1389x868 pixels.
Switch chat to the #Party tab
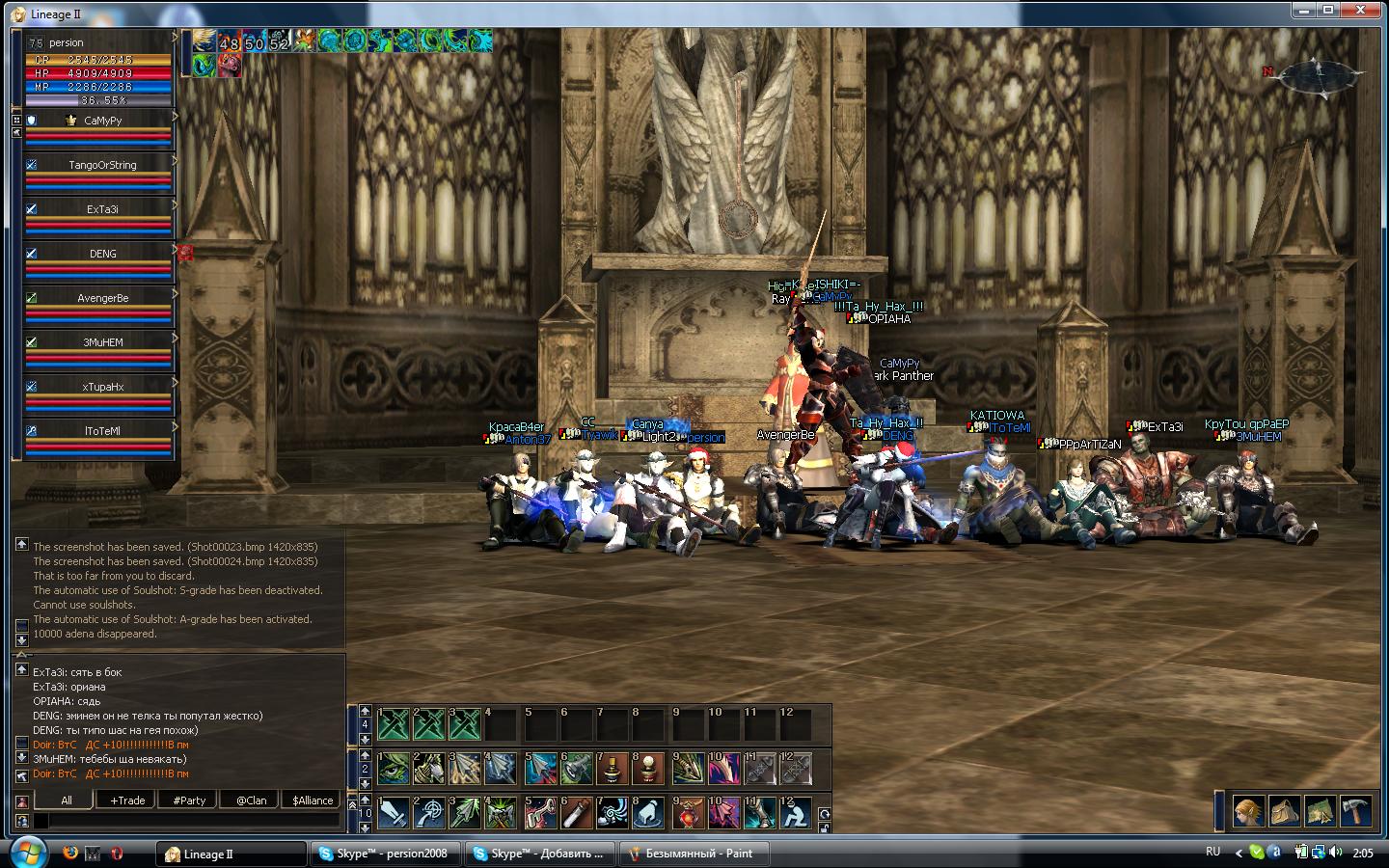point(189,800)
